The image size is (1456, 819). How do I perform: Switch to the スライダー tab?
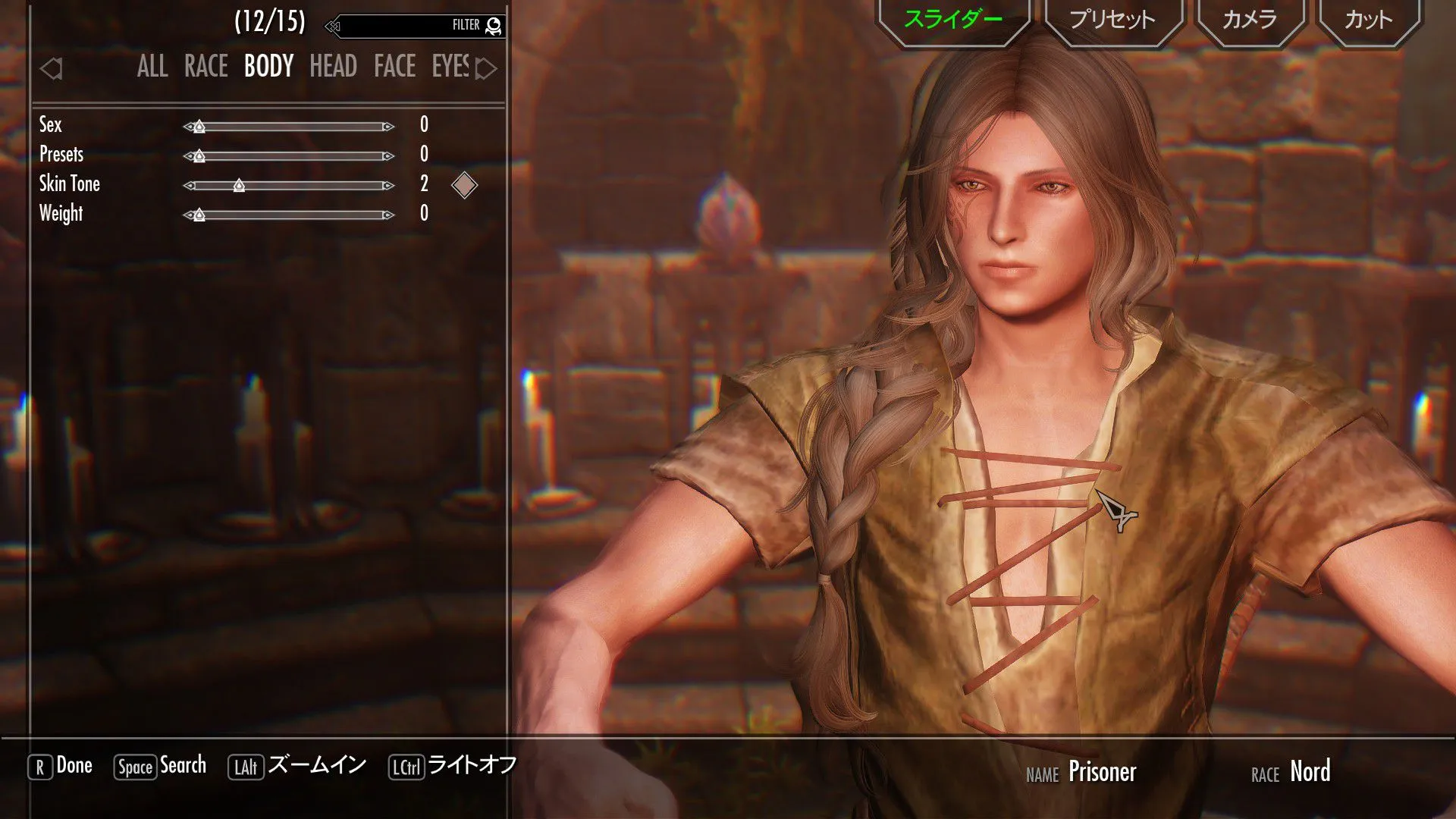coord(952,20)
